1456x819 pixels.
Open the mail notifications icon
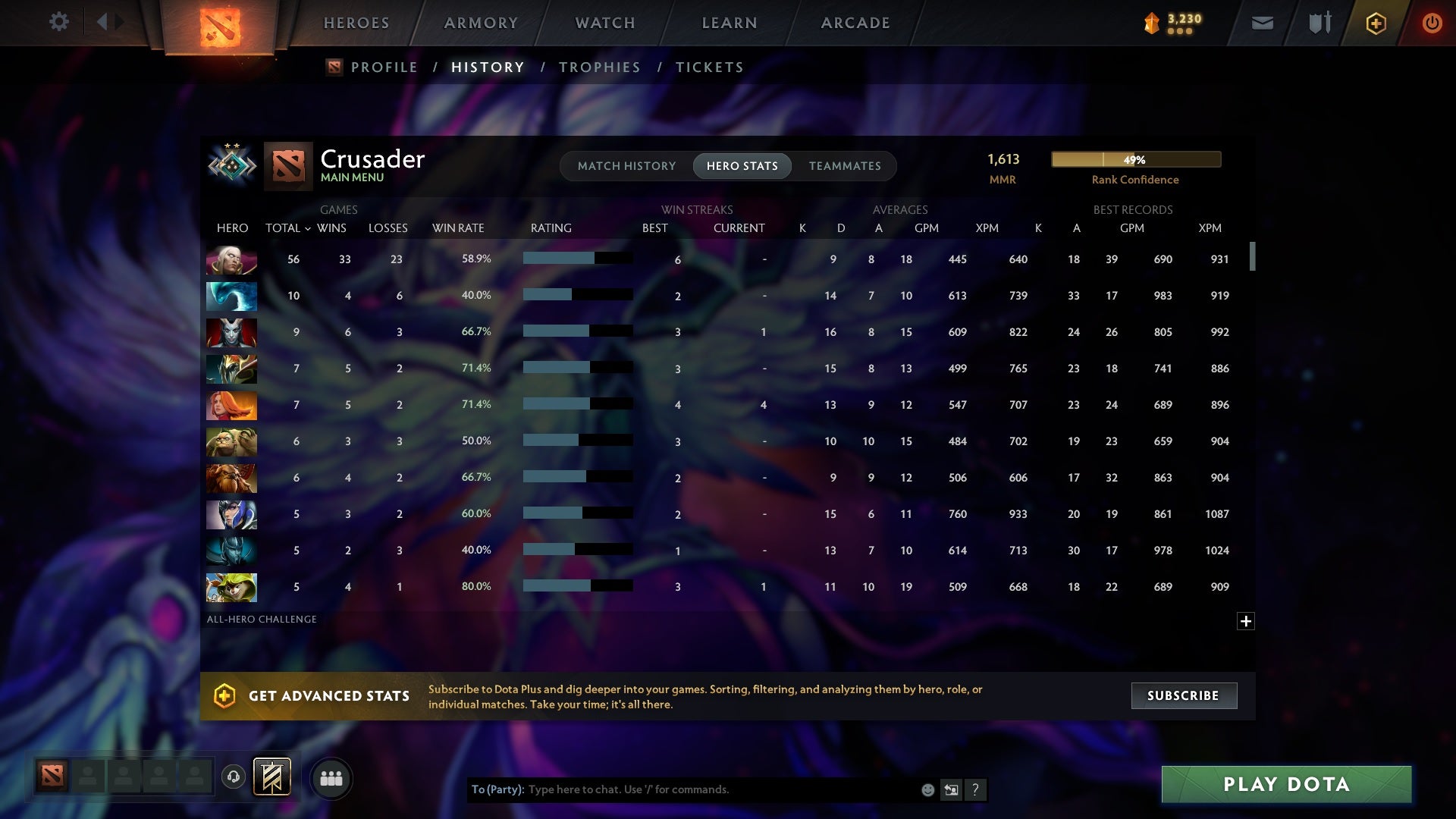click(1261, 23)
